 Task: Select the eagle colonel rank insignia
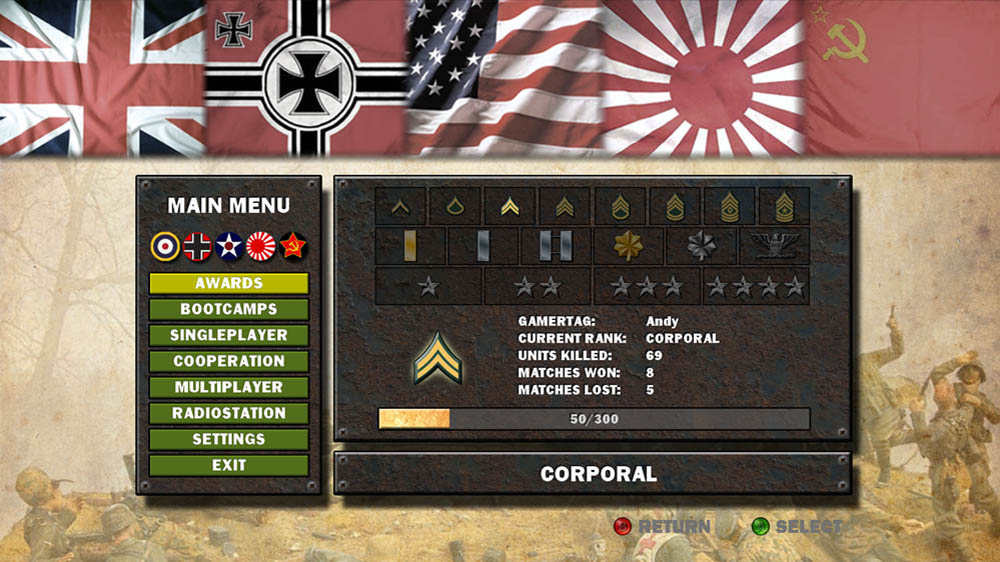tap(774, 246)
